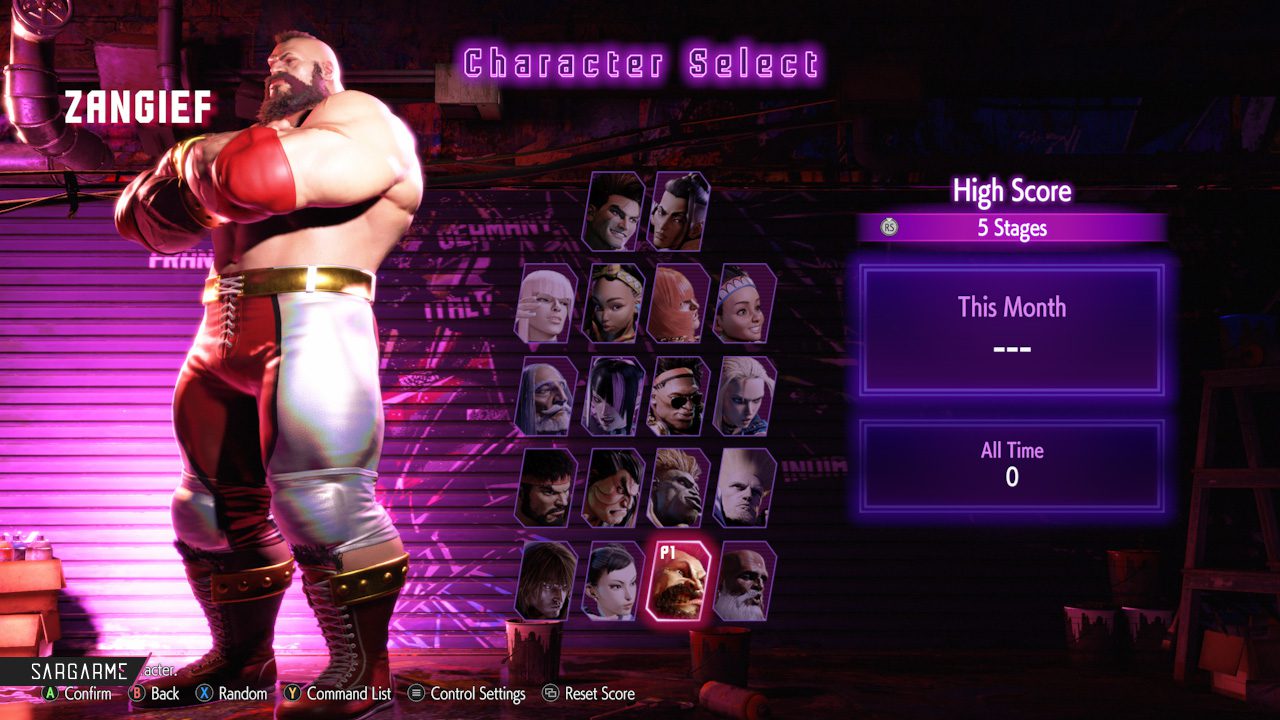The height and width of the screenshot is (720, 1280).
Task: Pick Blanka, the beast fighter
Action: (x=679, y=488)
